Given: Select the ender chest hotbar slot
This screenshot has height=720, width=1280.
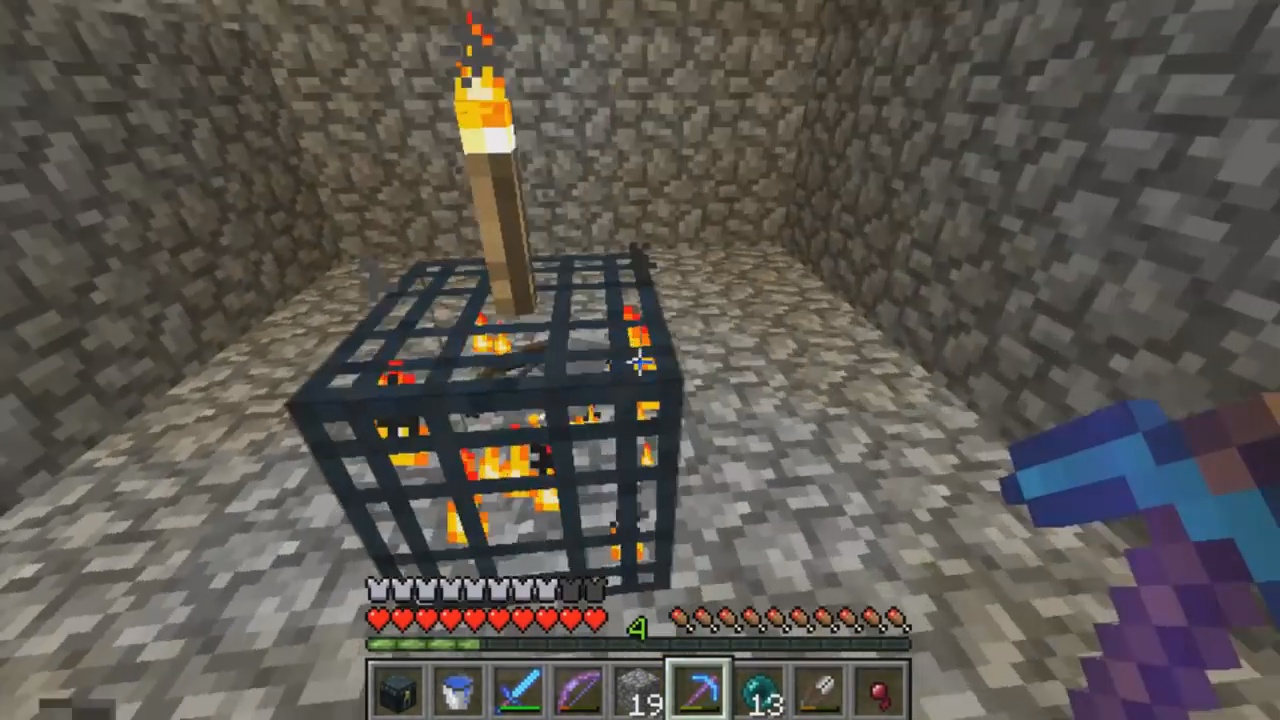Looking at the screenshot, I should 398,691.
